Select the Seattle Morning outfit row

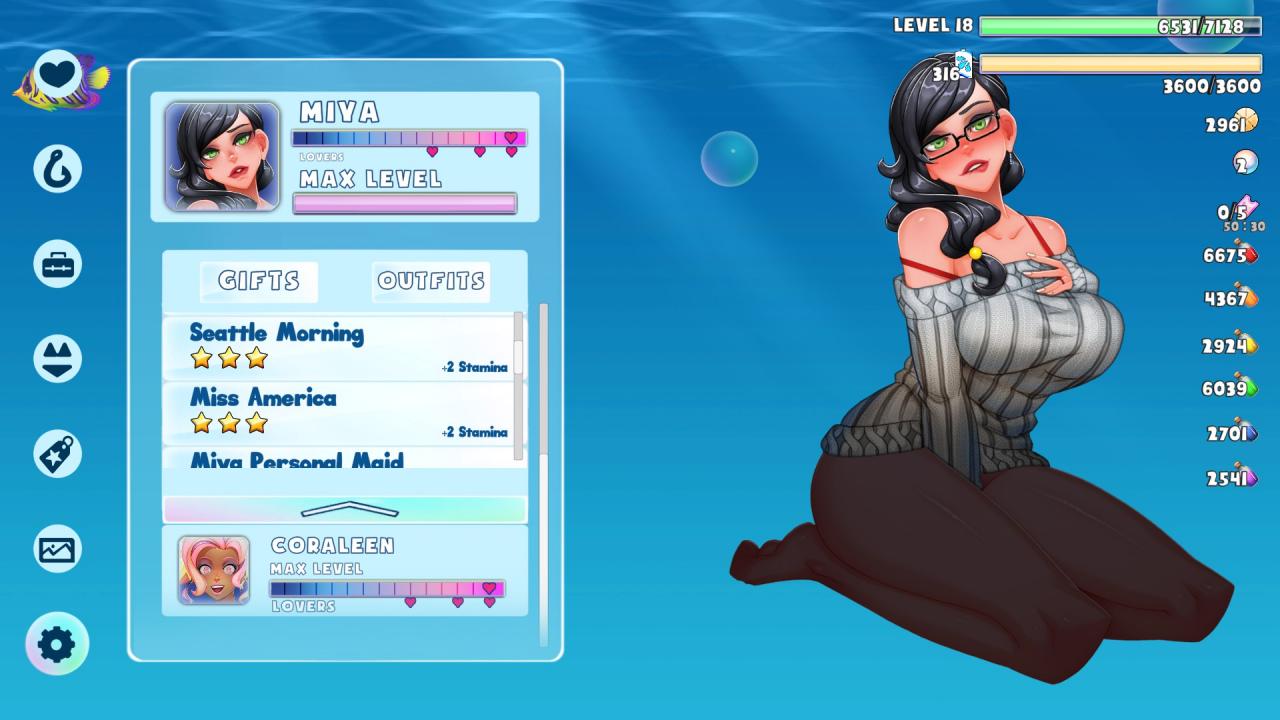coord(340,347)
